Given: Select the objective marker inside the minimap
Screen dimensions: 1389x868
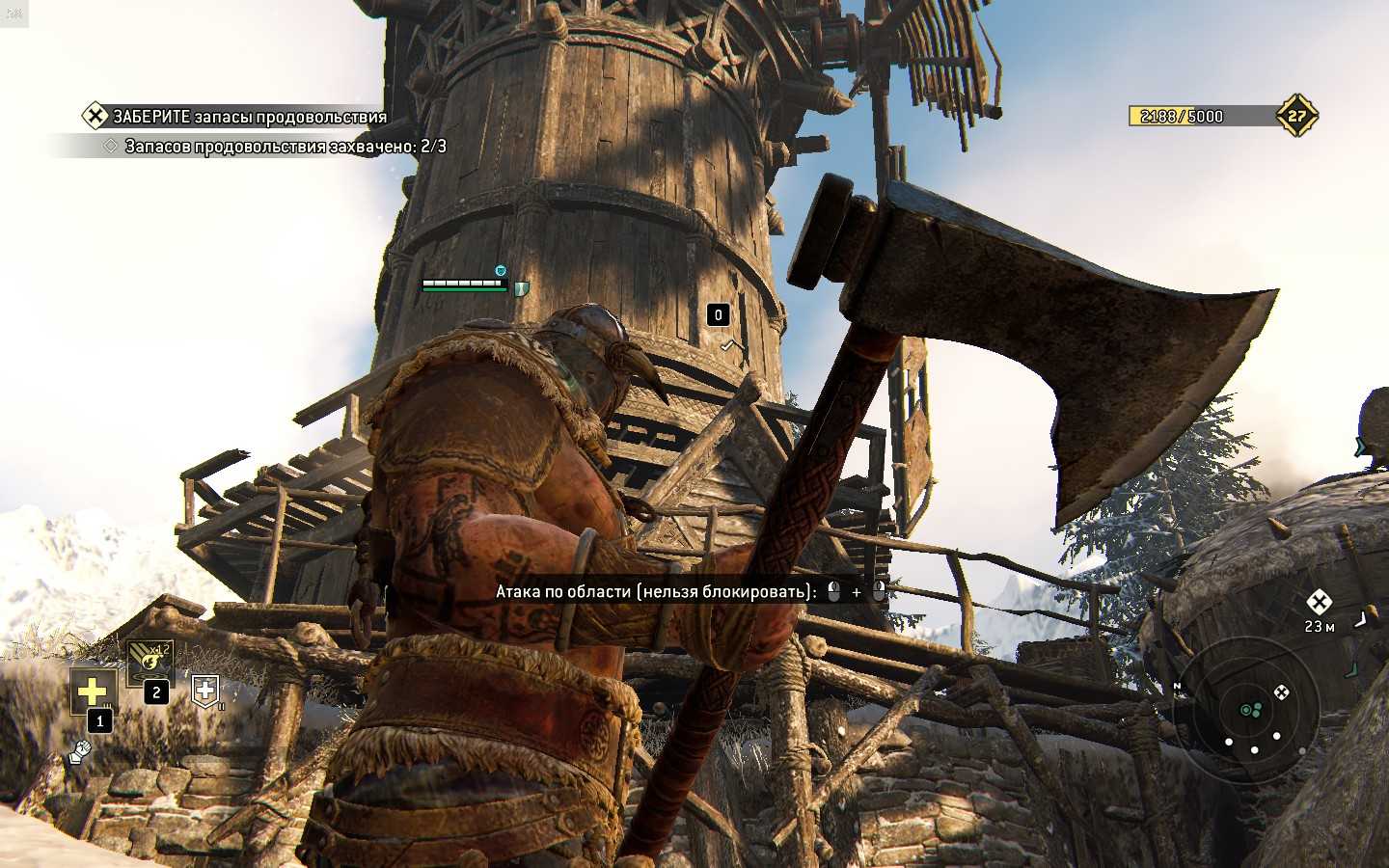Looking at the screenshot, I should pyautogui.click(x=1281, y=692).
